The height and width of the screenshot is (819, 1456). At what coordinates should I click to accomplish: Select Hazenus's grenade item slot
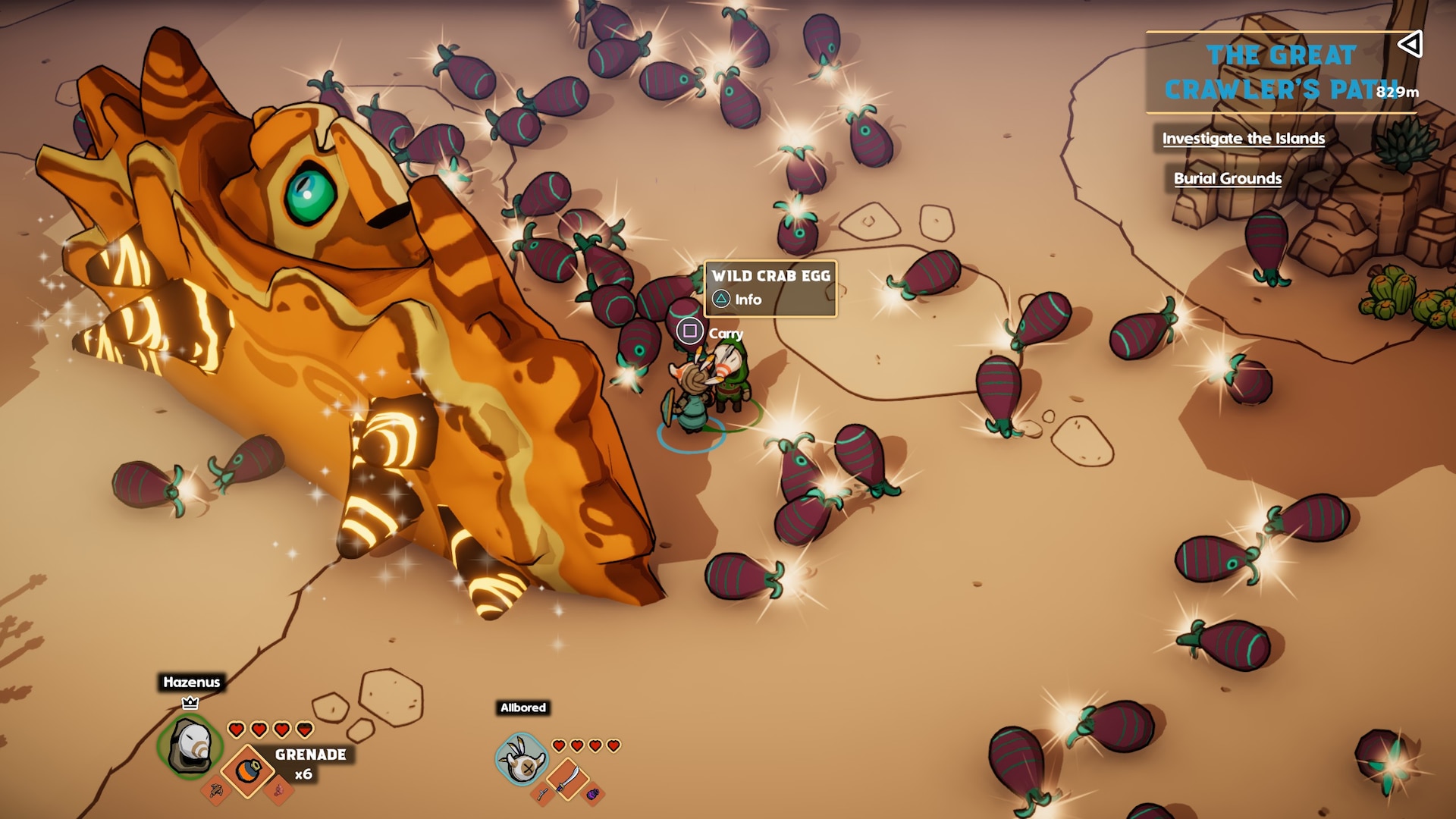point(247,770)
